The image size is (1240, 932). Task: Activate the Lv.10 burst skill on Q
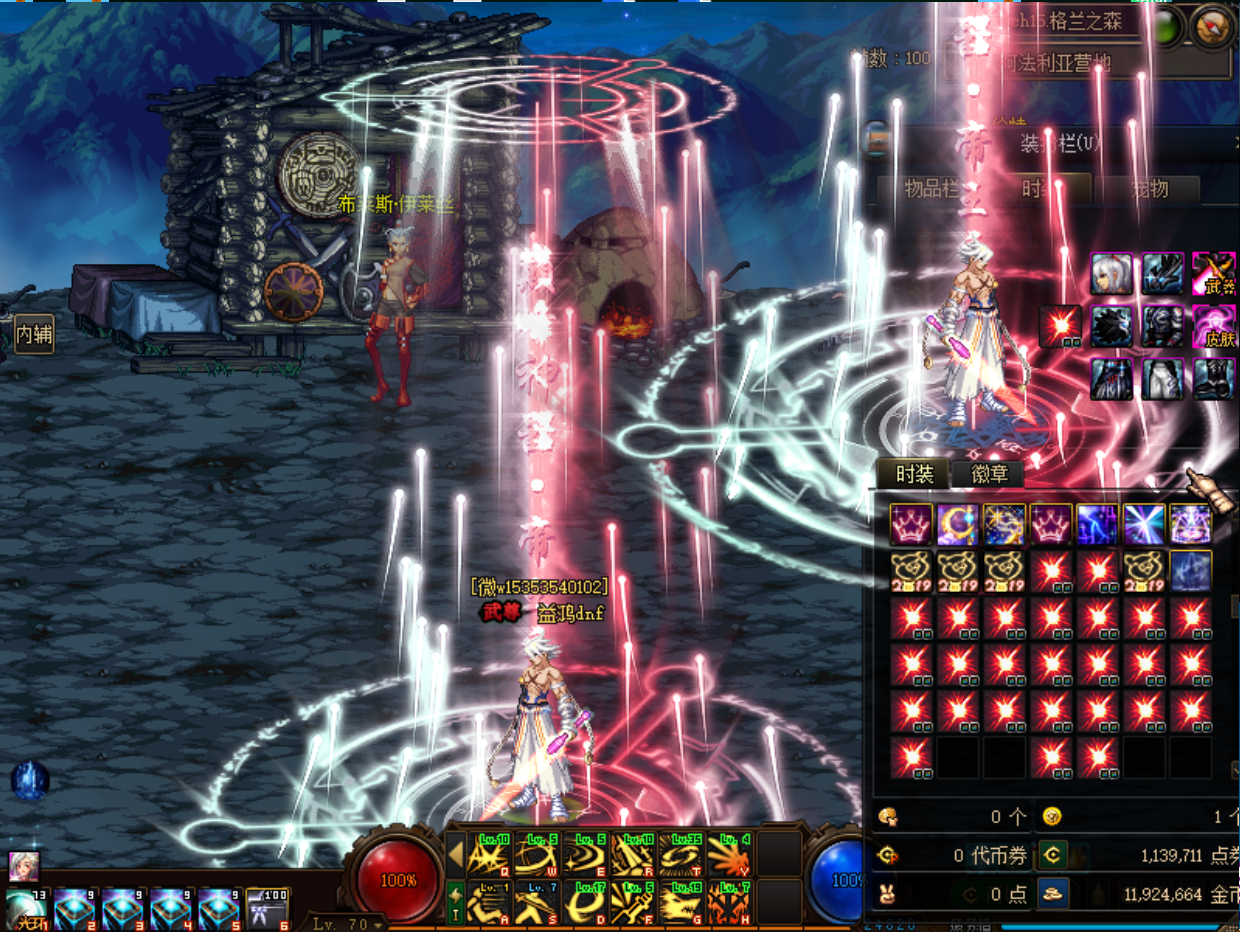pyautogui.click(x=489, y=855)
